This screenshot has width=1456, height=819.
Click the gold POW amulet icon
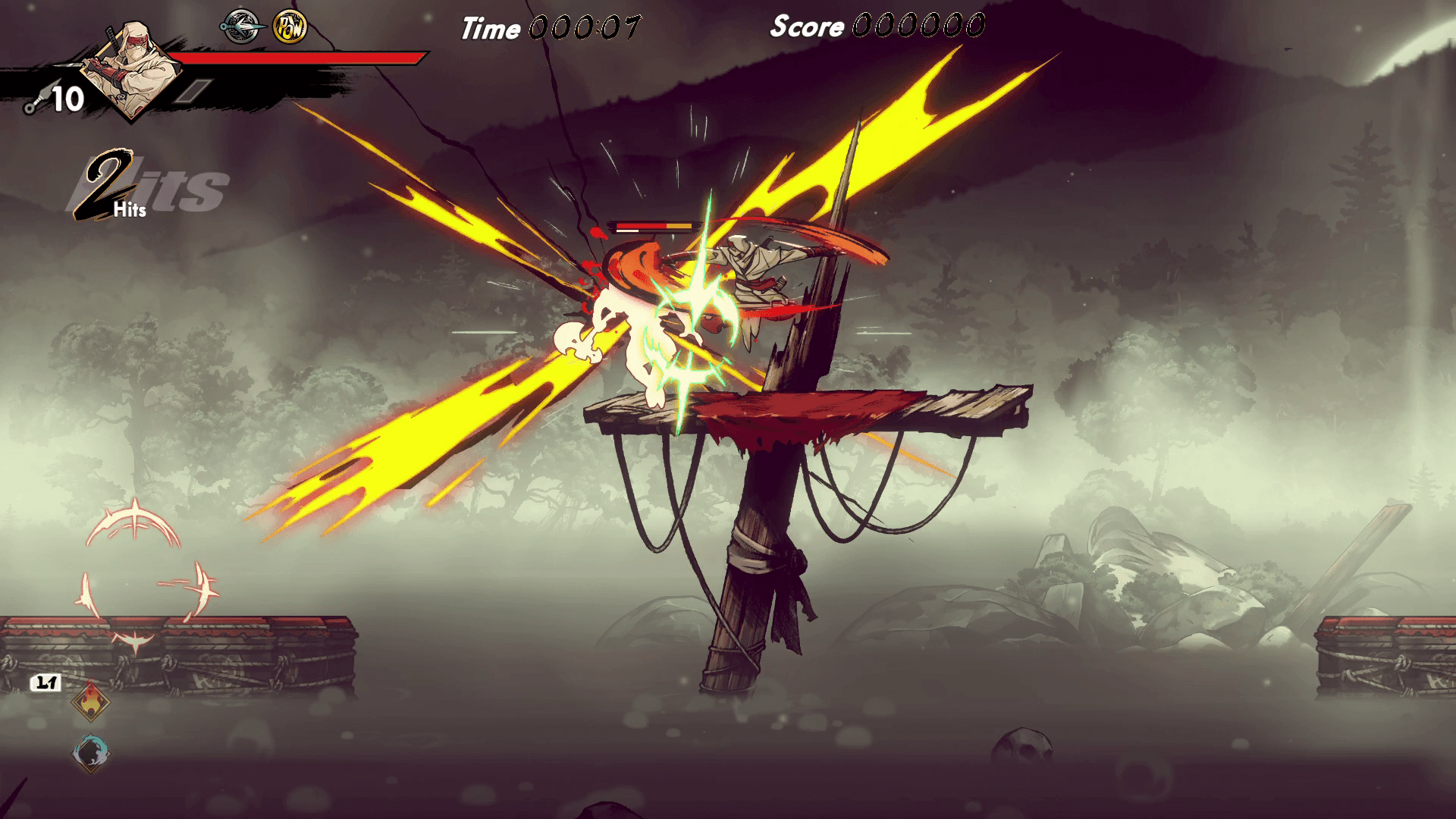pos(290,27)
